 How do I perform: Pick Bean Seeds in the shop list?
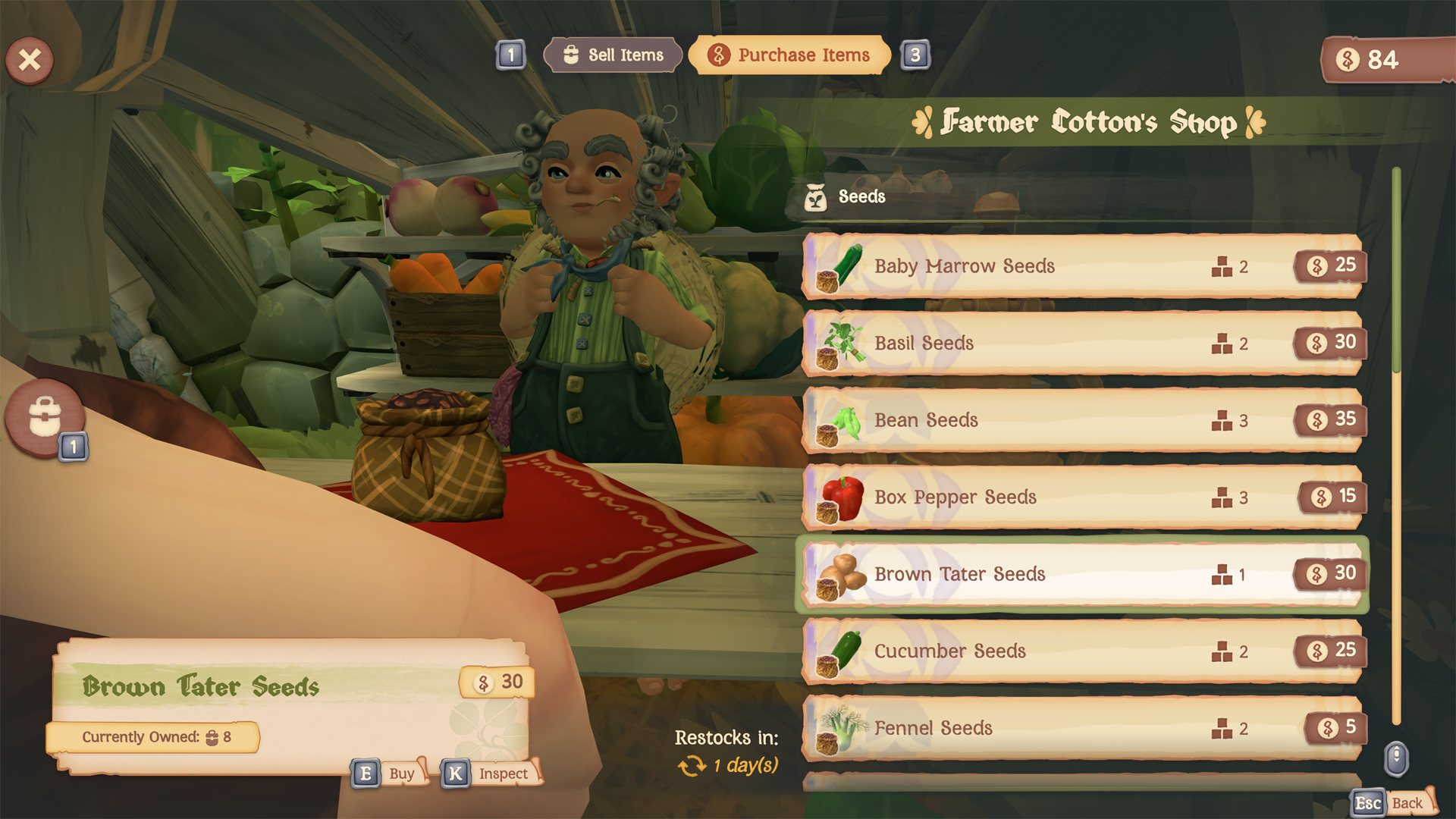tap(1082, 420)
